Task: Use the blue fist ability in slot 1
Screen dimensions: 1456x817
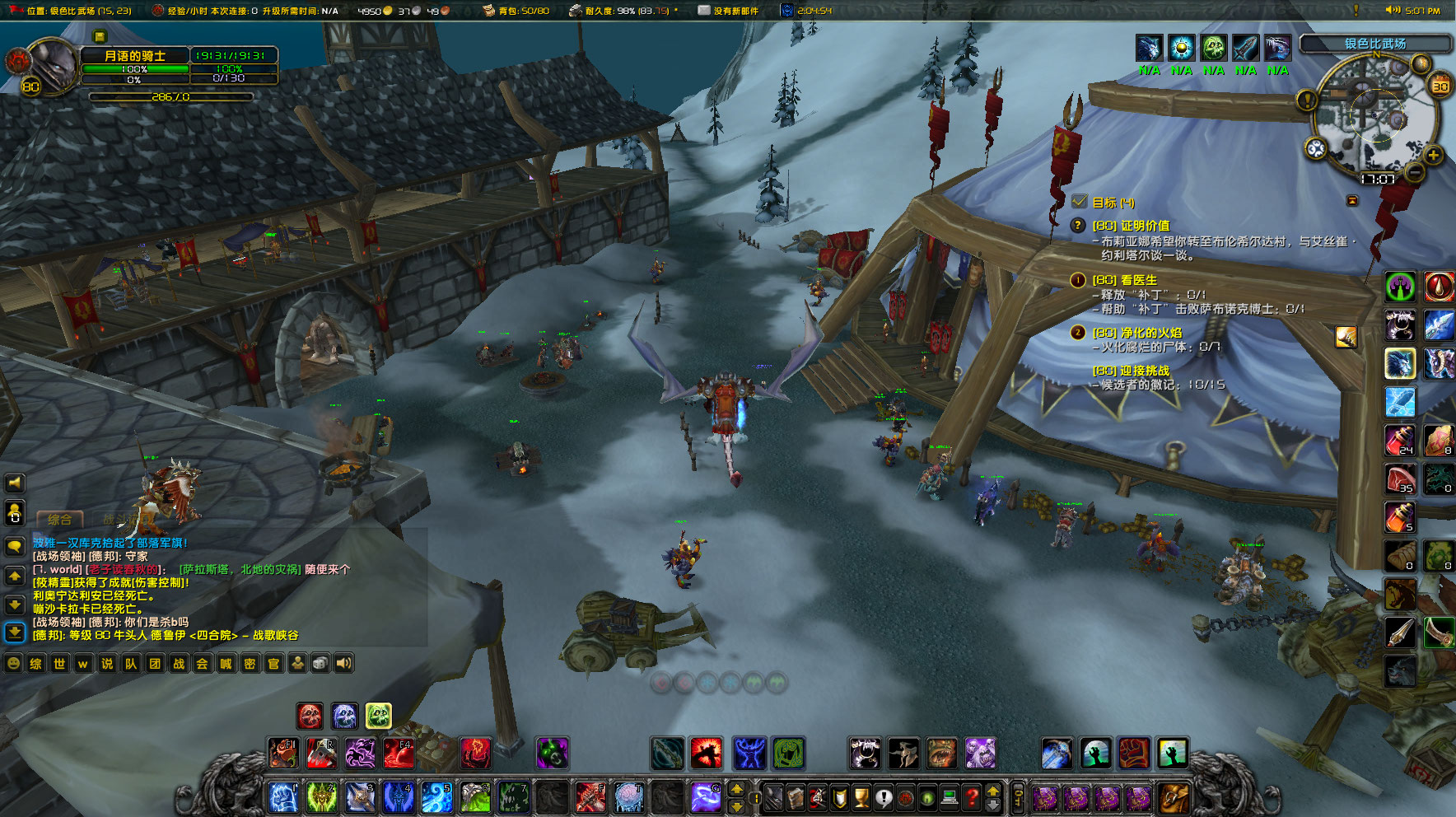Action: 283,796
